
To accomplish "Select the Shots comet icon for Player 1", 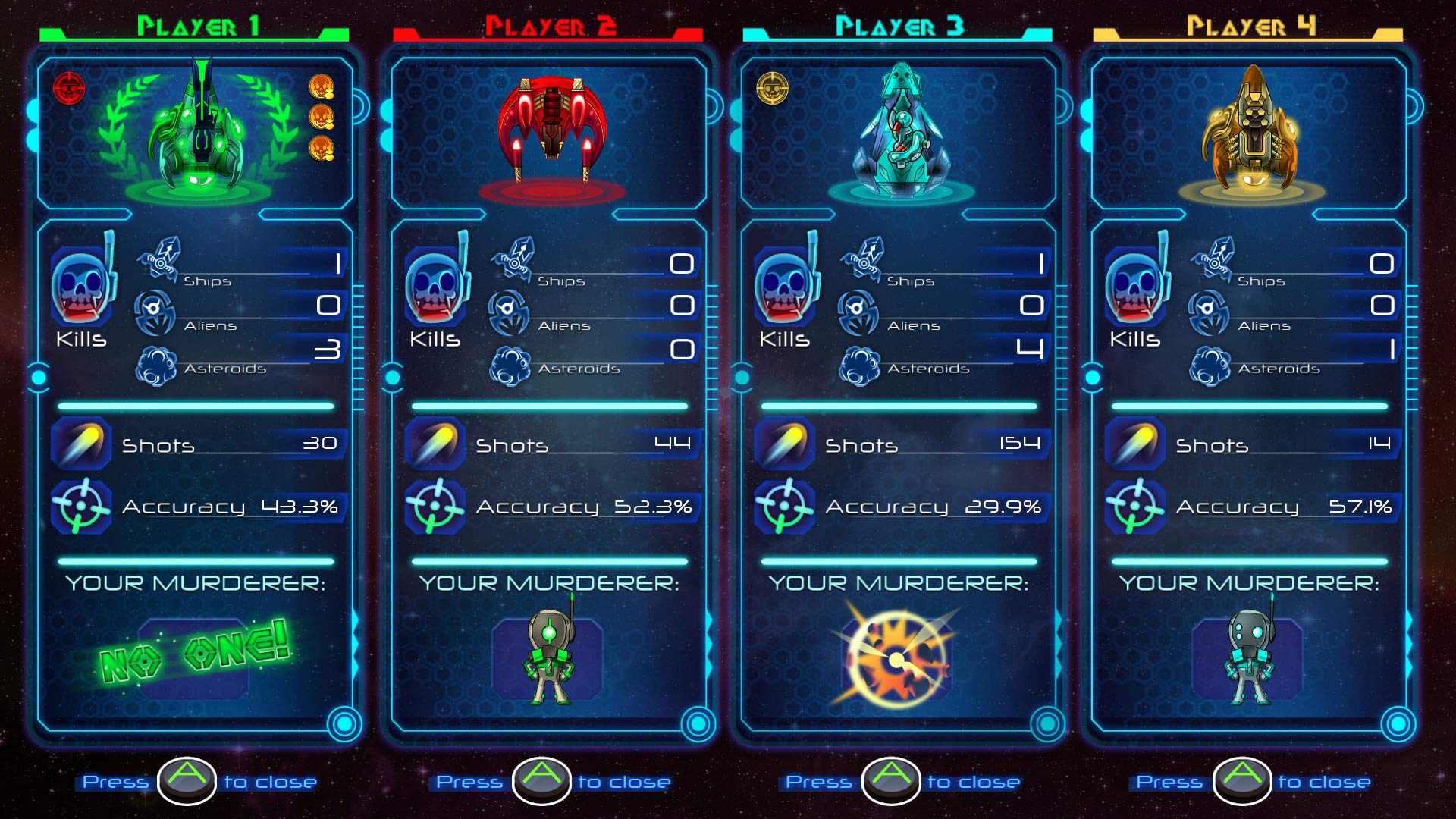I will point(82,444).
